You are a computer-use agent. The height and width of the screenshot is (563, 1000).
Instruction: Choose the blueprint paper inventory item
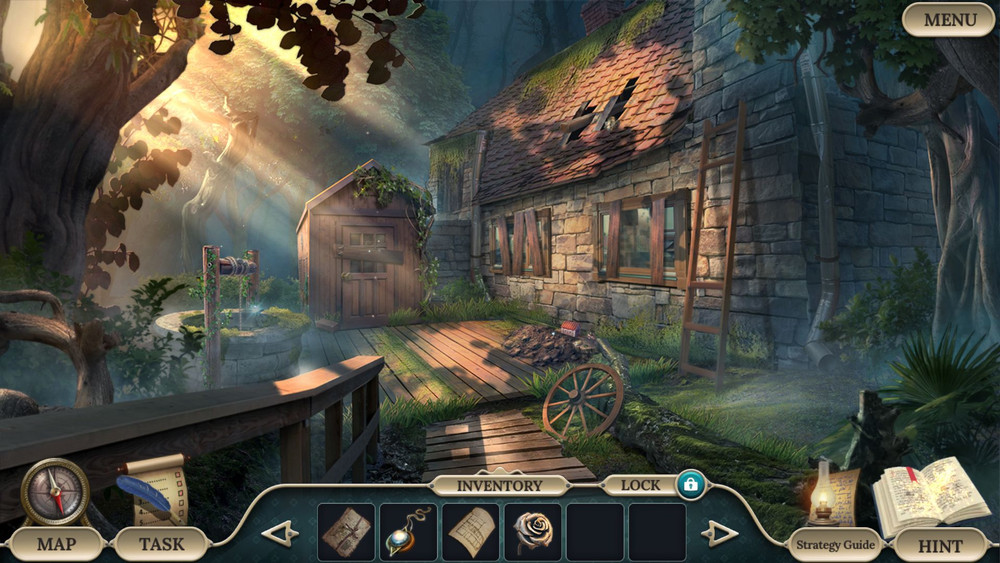tap(470, 532)
